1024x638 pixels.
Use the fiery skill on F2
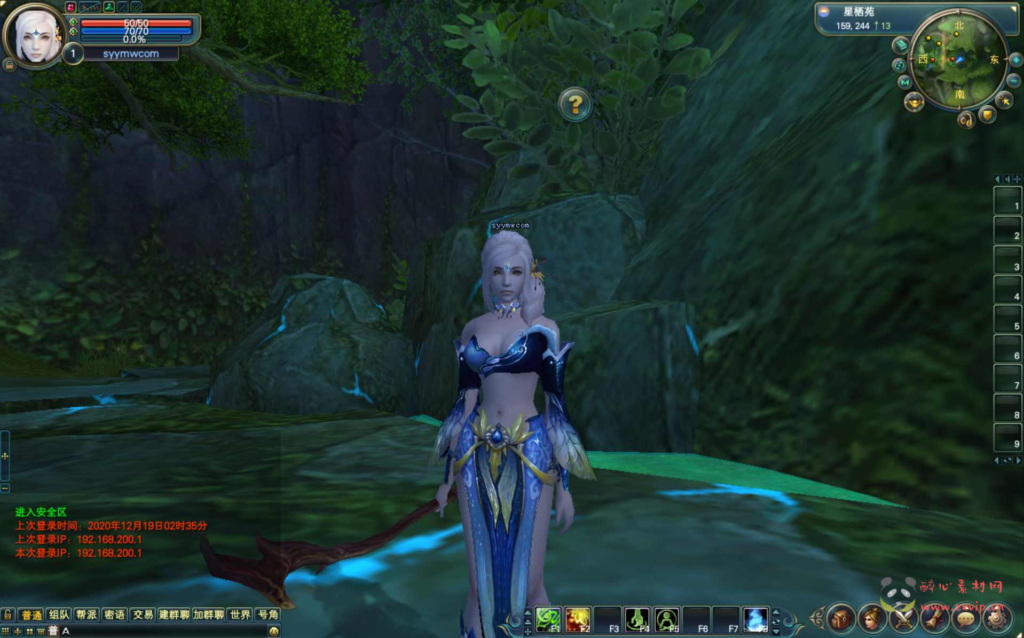(x=577, y=619)
